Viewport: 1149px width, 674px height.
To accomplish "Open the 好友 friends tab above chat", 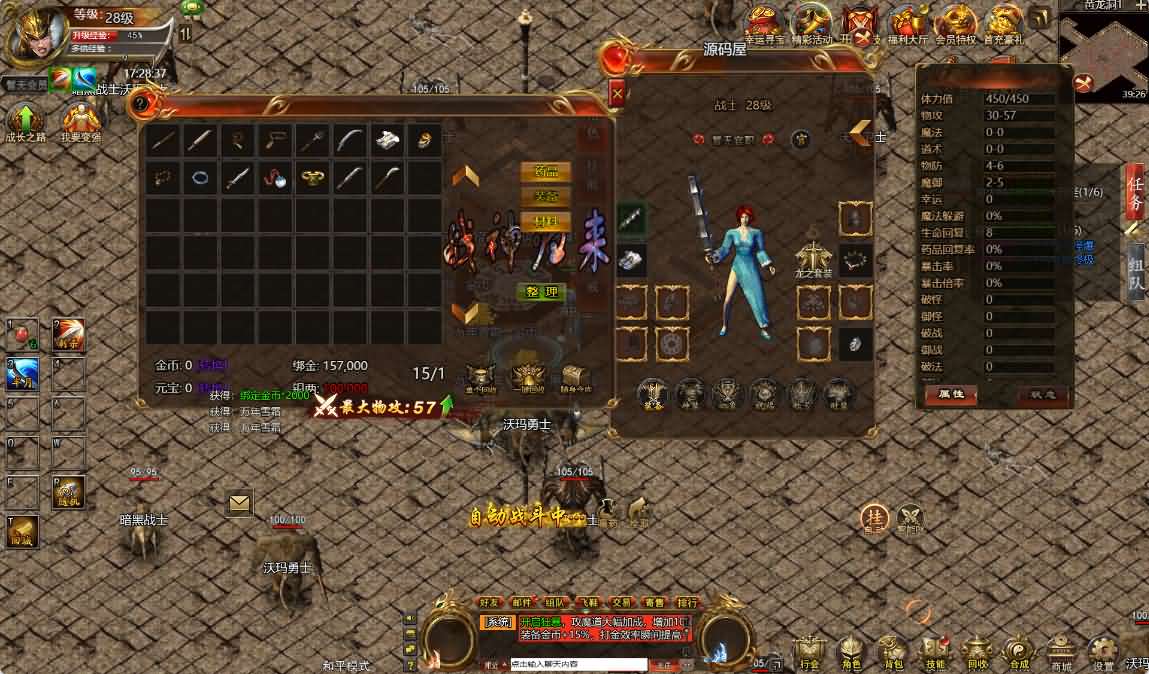I will click(490, 603).
